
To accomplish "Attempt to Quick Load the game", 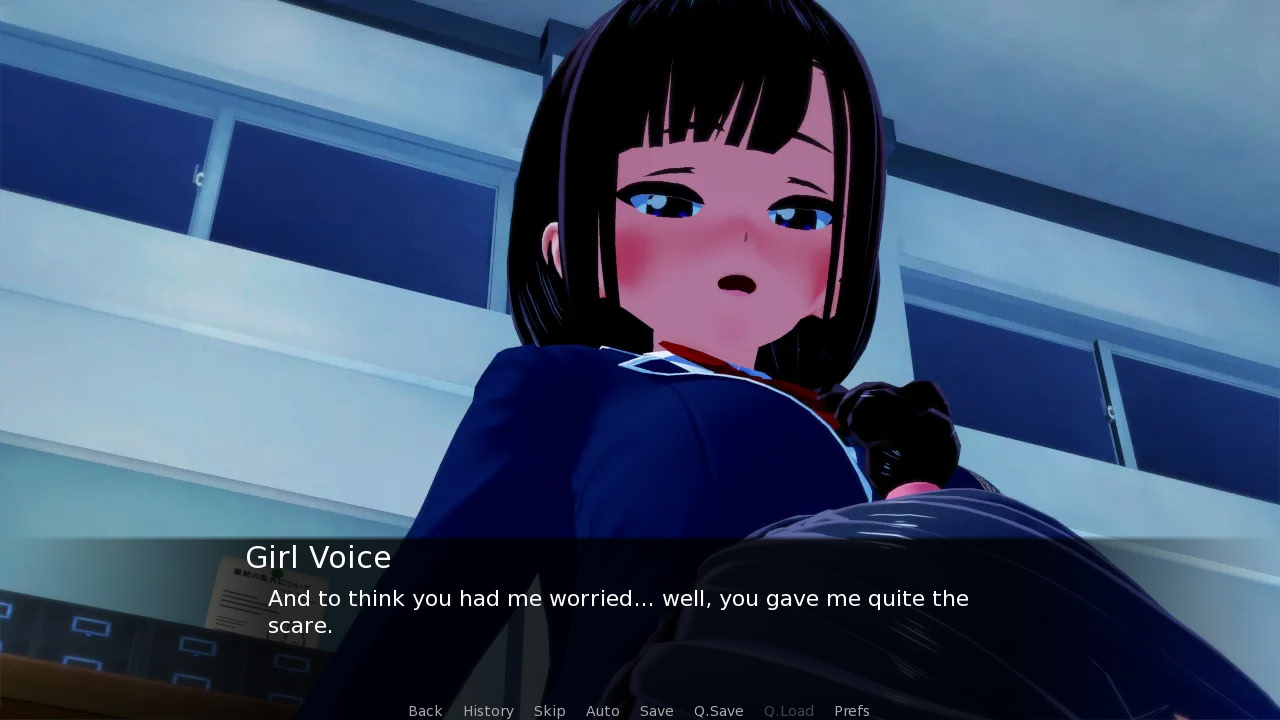I will (788, 710).
